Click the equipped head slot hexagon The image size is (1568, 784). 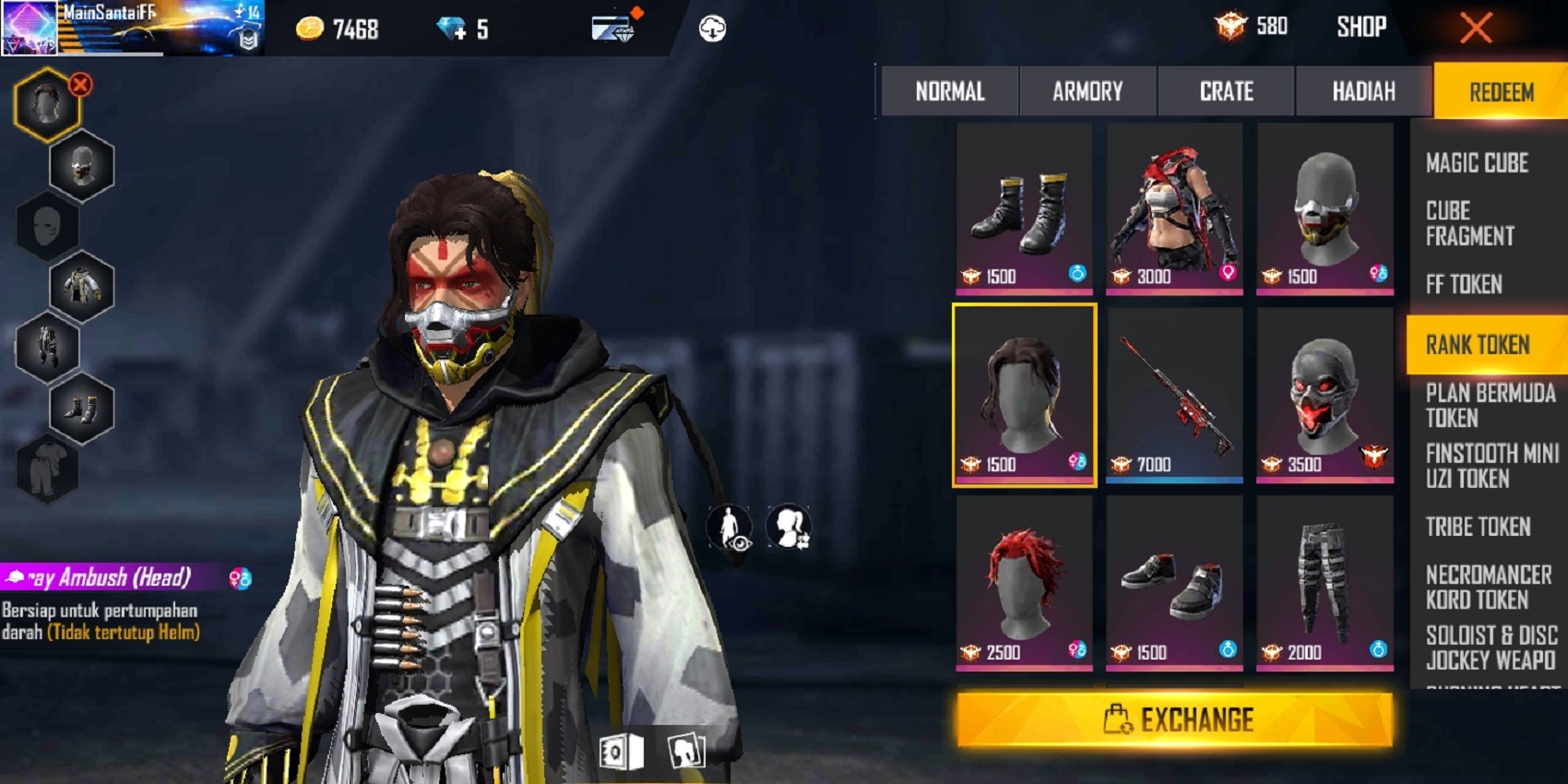click(46, 101)
